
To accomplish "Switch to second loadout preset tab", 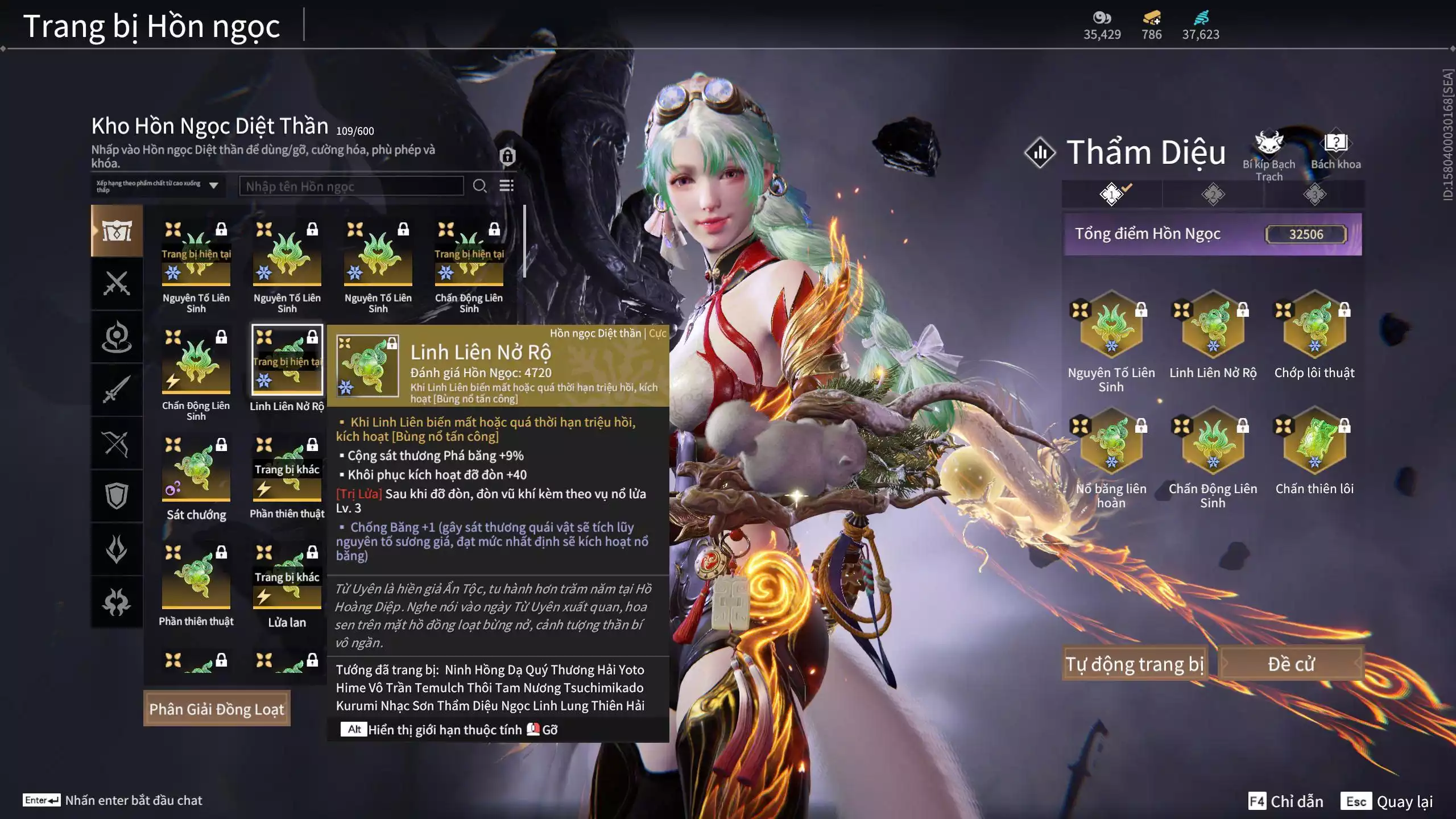I will (1213, 195).
